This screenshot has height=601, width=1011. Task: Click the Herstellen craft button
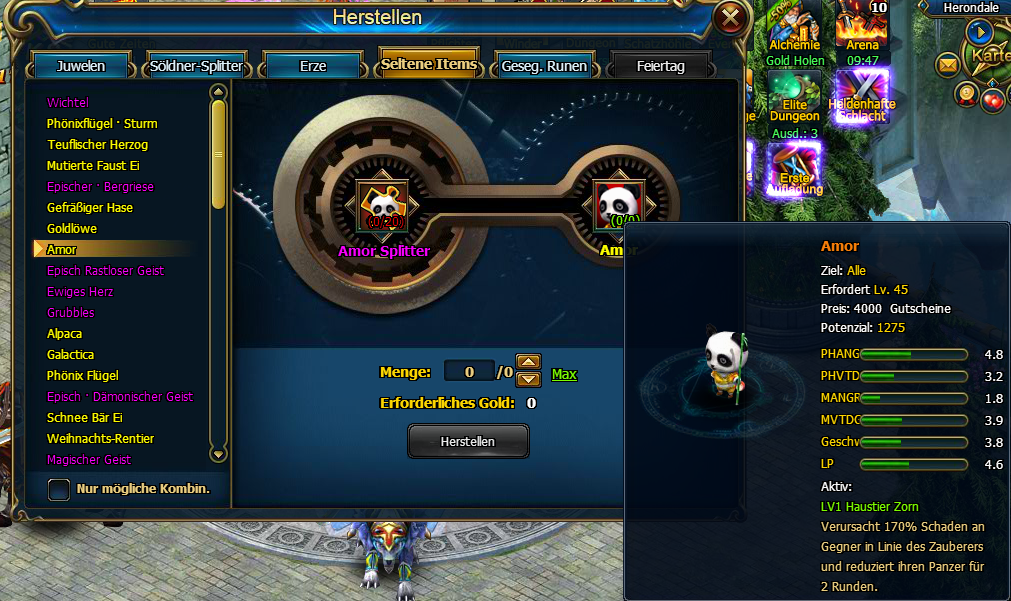tap(468, 441)
